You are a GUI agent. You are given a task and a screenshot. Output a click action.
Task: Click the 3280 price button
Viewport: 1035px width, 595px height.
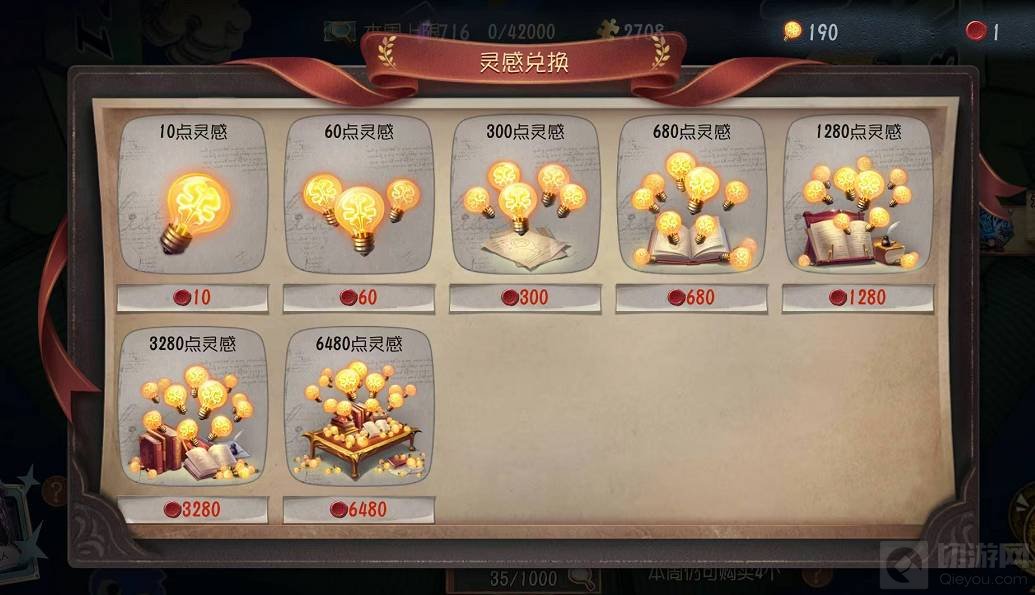(193, 509)
